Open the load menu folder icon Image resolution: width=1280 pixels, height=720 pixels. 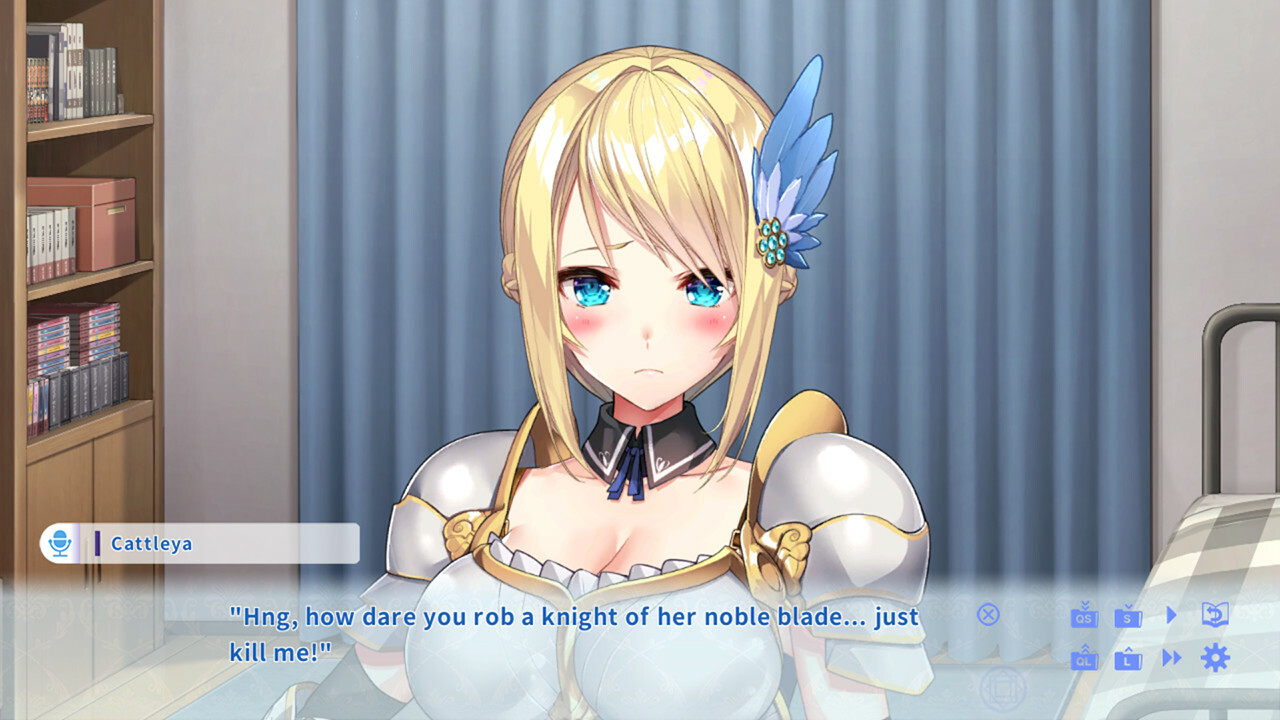point(1128,662)
